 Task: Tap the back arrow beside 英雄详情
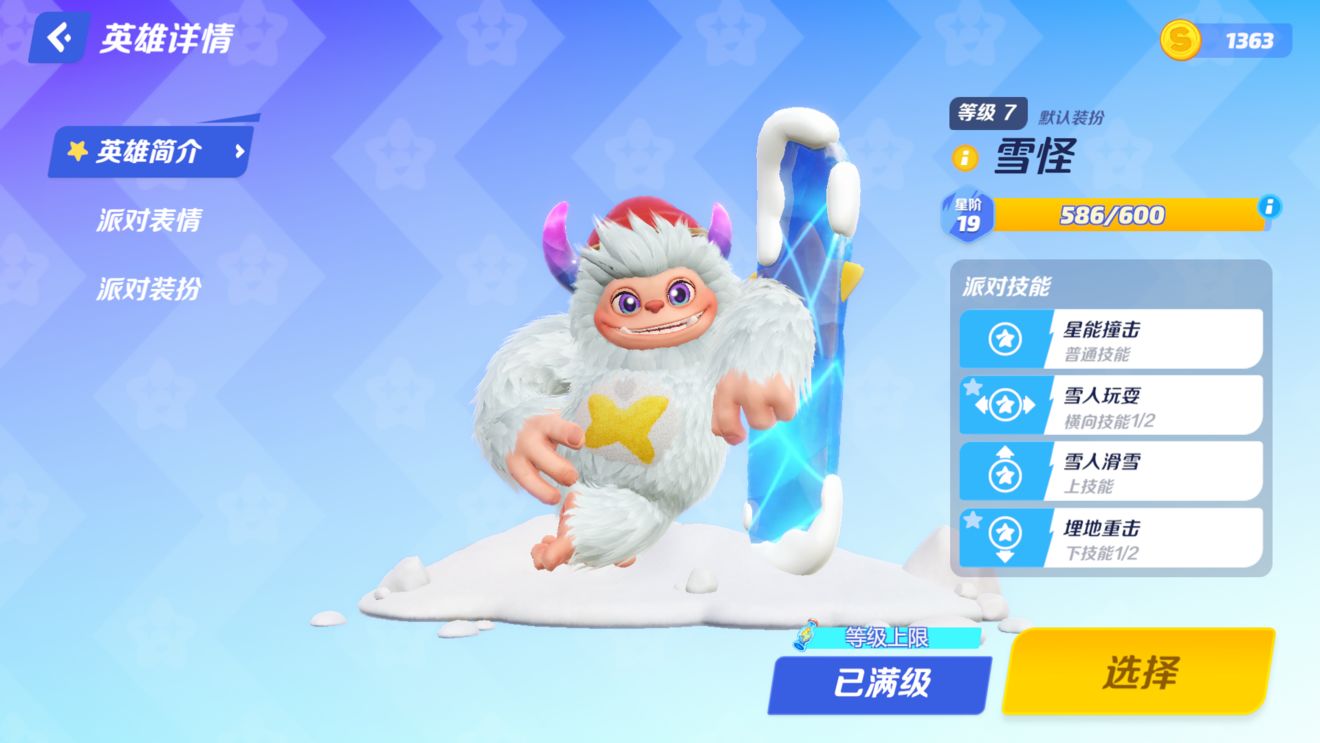click(x=56, y=38)
